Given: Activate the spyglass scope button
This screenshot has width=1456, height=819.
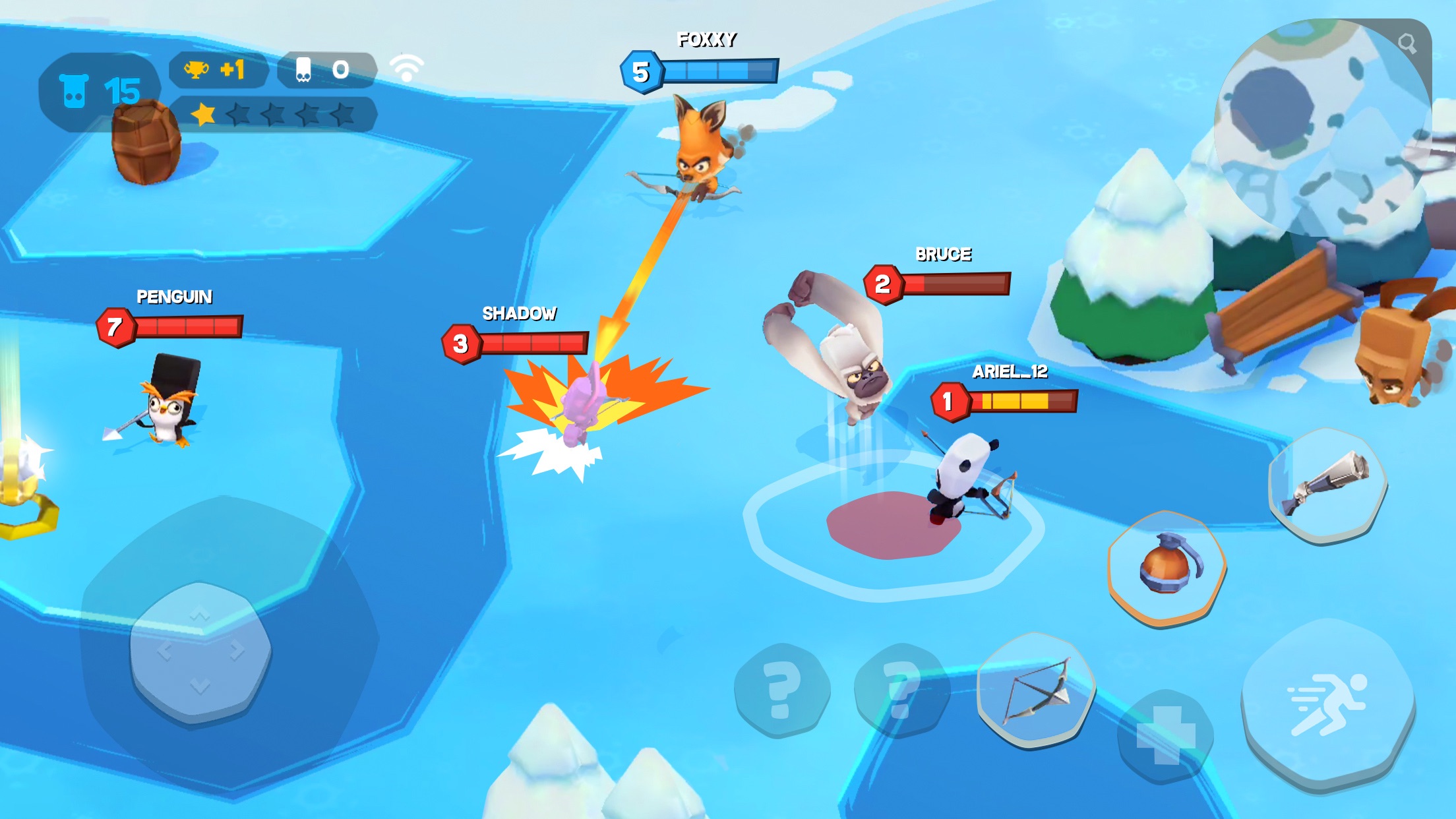Looking at the screenshot, I should [x=1327, y=485].
